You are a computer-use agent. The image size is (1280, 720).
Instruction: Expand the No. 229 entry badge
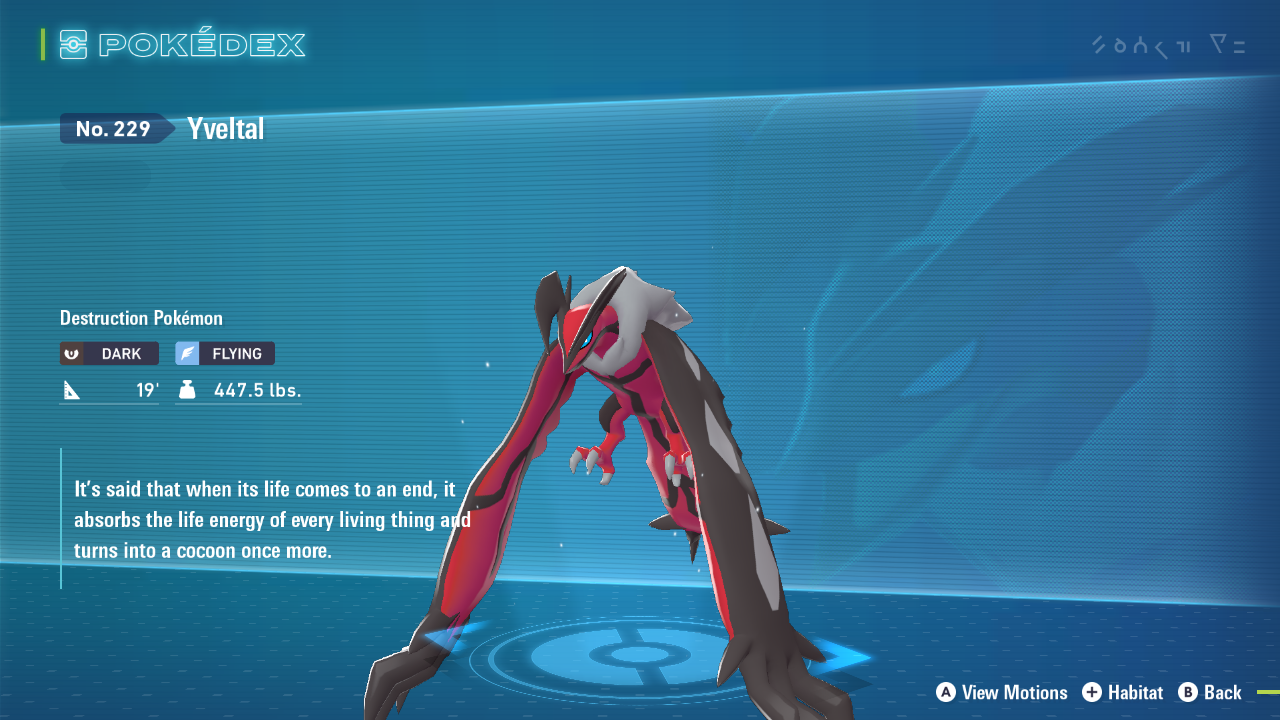pyautogui.click(x=112, y=128)
